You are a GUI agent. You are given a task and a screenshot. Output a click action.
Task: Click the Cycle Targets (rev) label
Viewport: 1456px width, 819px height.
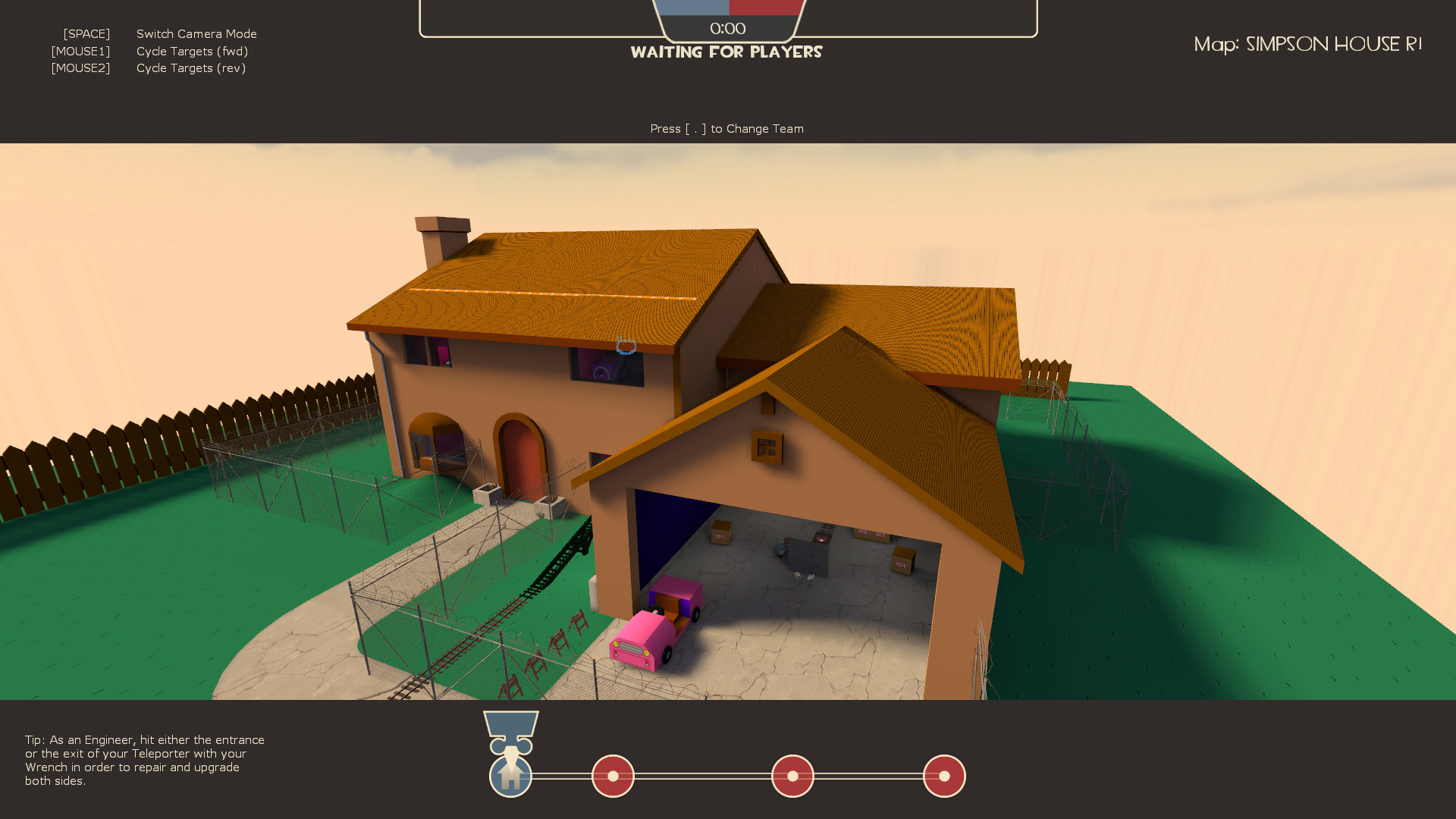[x=191, y=67]
